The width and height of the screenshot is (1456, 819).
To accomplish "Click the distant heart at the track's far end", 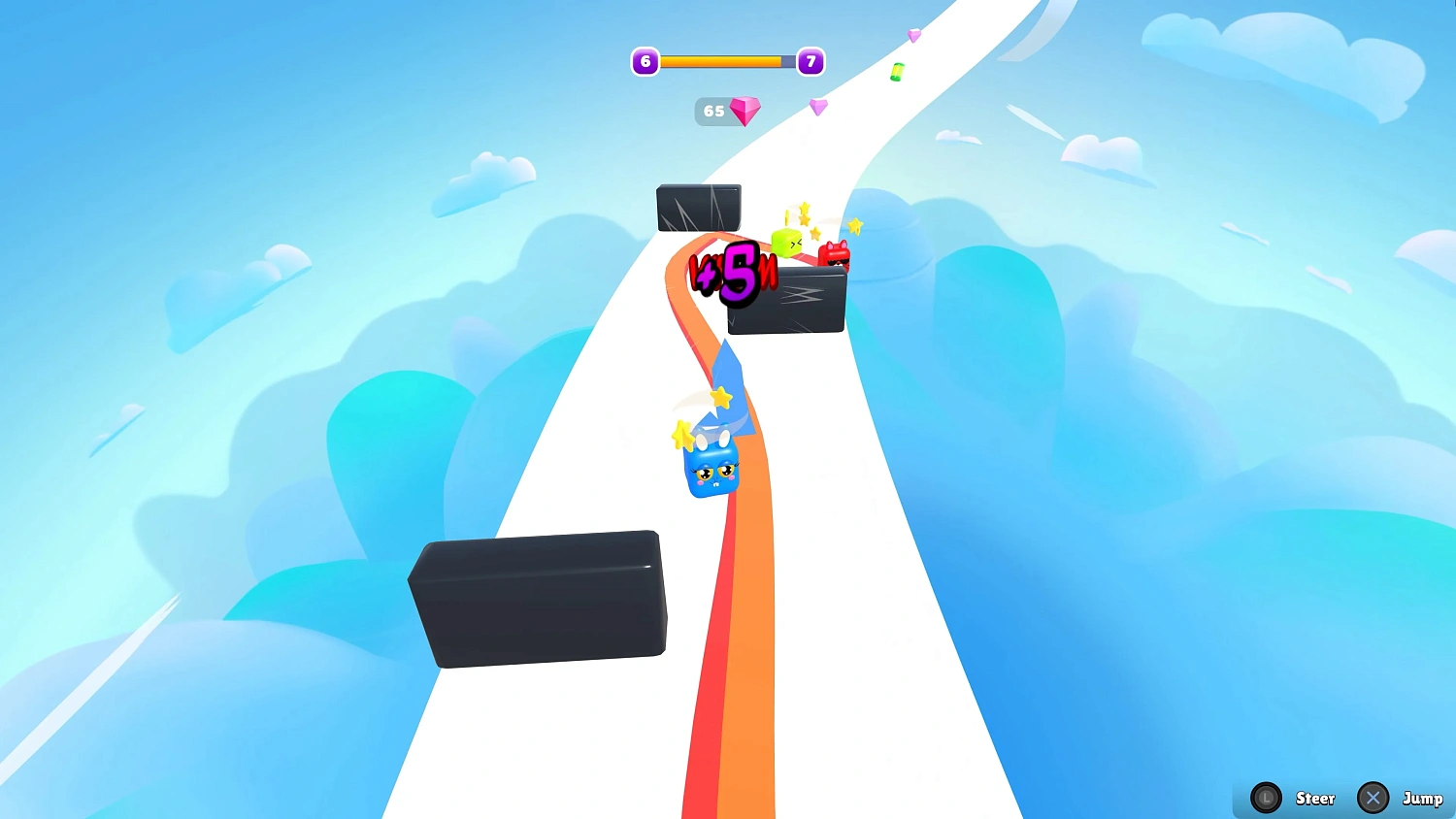I will tap(913, 35).
